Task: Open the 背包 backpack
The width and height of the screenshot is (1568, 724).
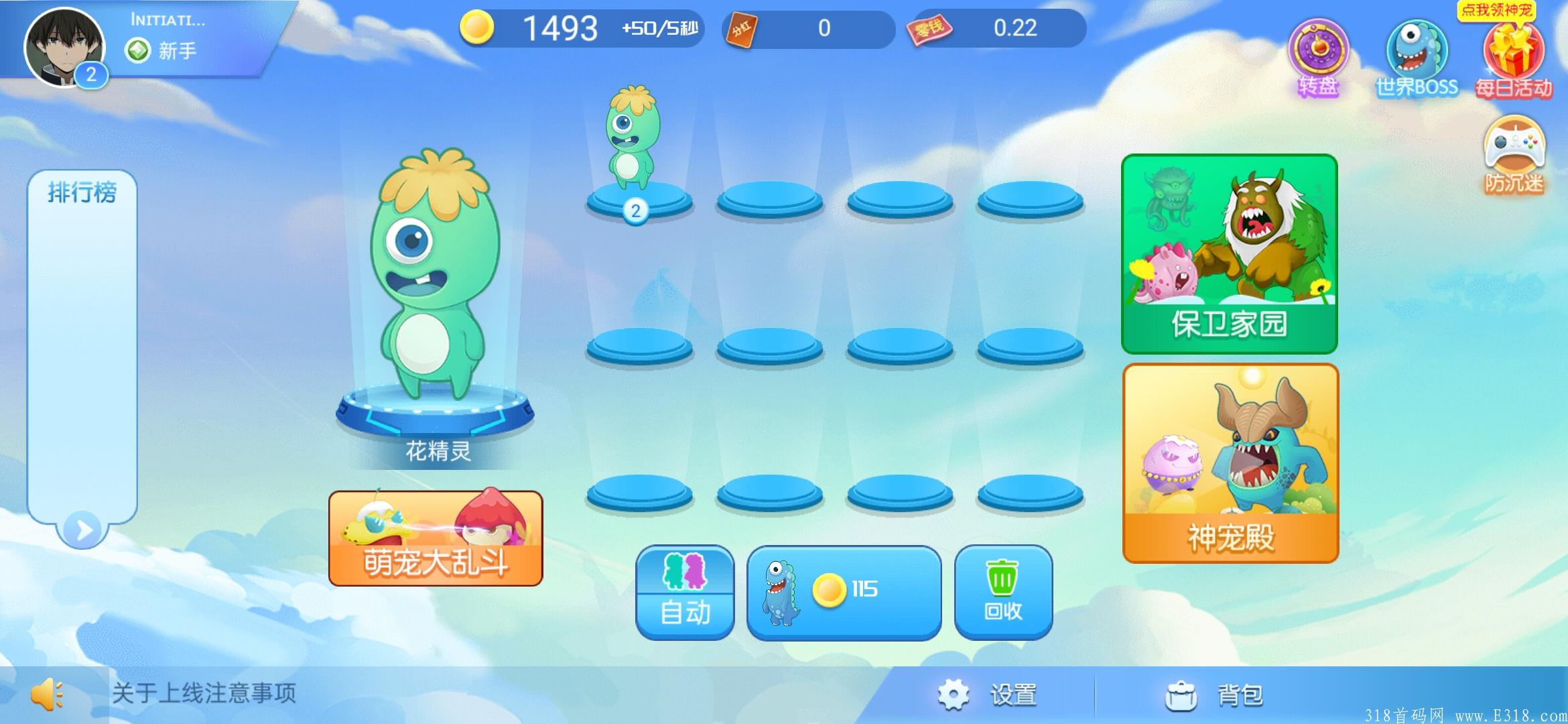Action: (x=1214, y=695)
